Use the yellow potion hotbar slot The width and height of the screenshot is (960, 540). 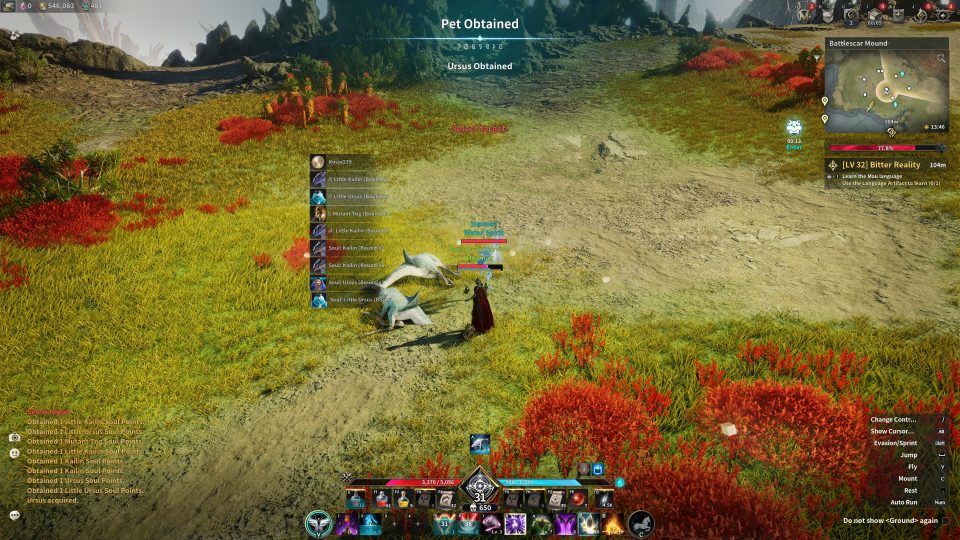click(403, 499)
